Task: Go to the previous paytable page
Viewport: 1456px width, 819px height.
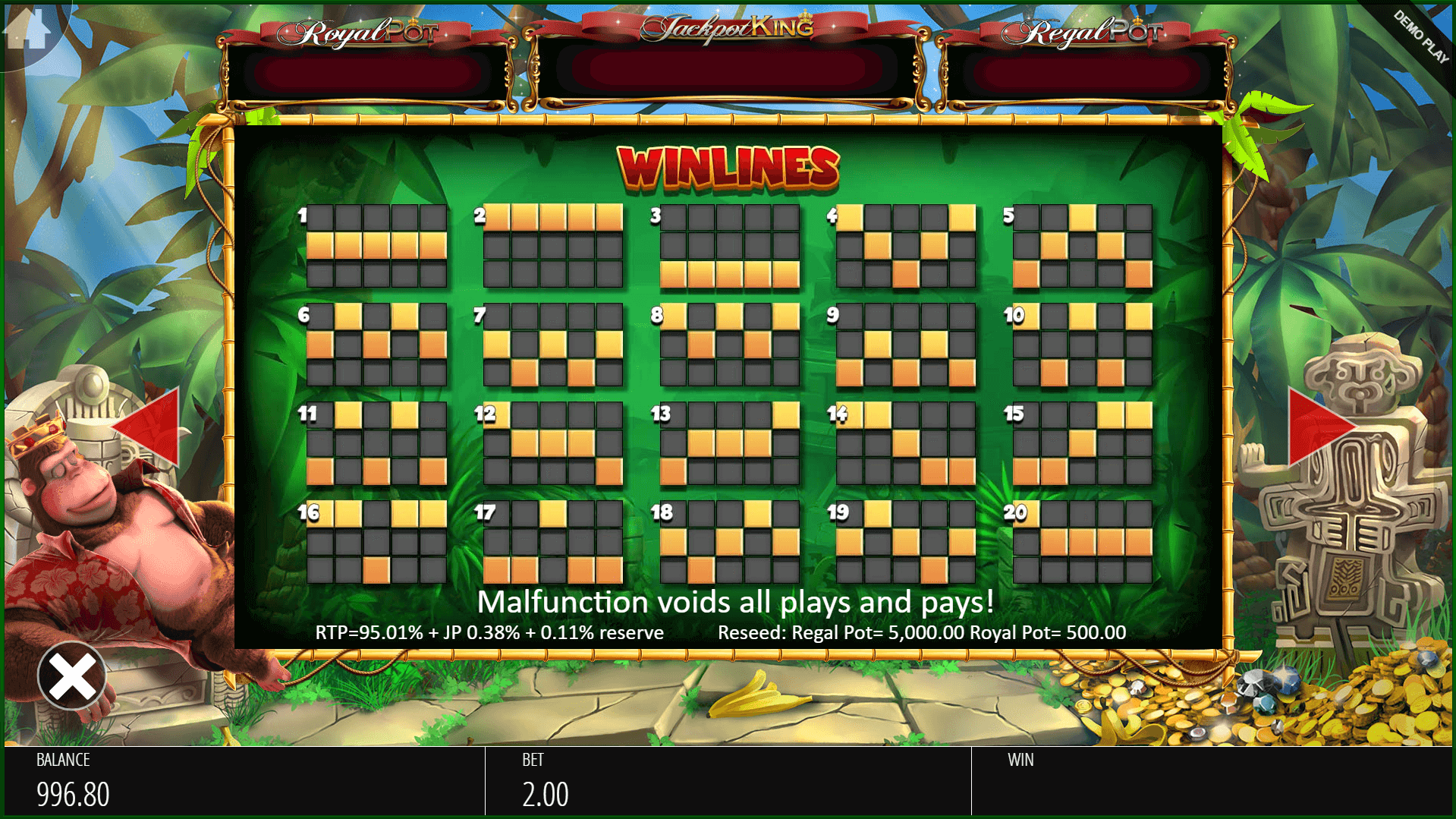Action: (x=149, y=426)
